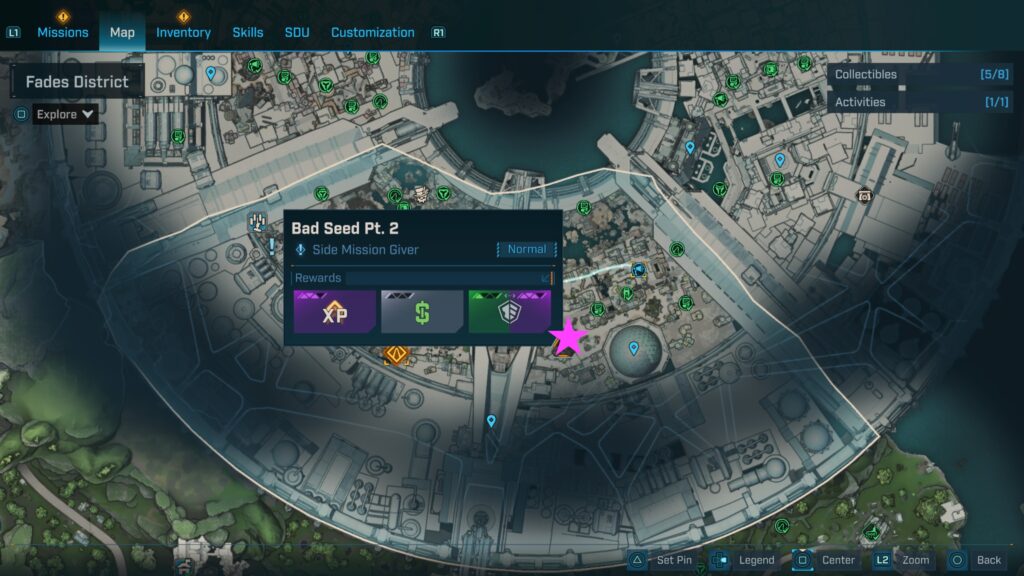Screen dimensions: 1024x576
Task: Choose the shield reward tile
Action: [509, 311]
